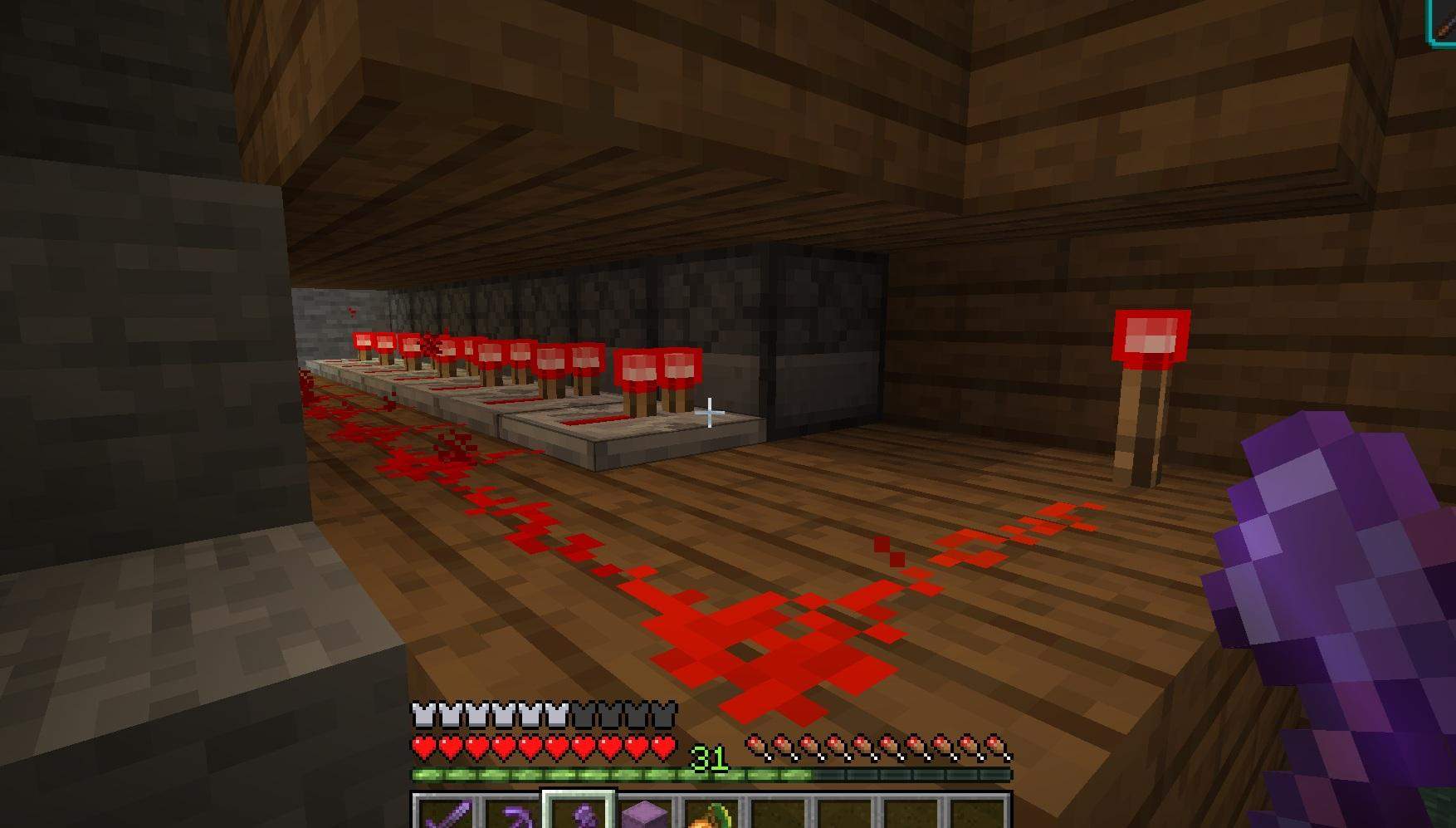The height and width of the screenshot is (828, 1456).
Task: Click the crosshair at screen center
Action: point(711,412)
